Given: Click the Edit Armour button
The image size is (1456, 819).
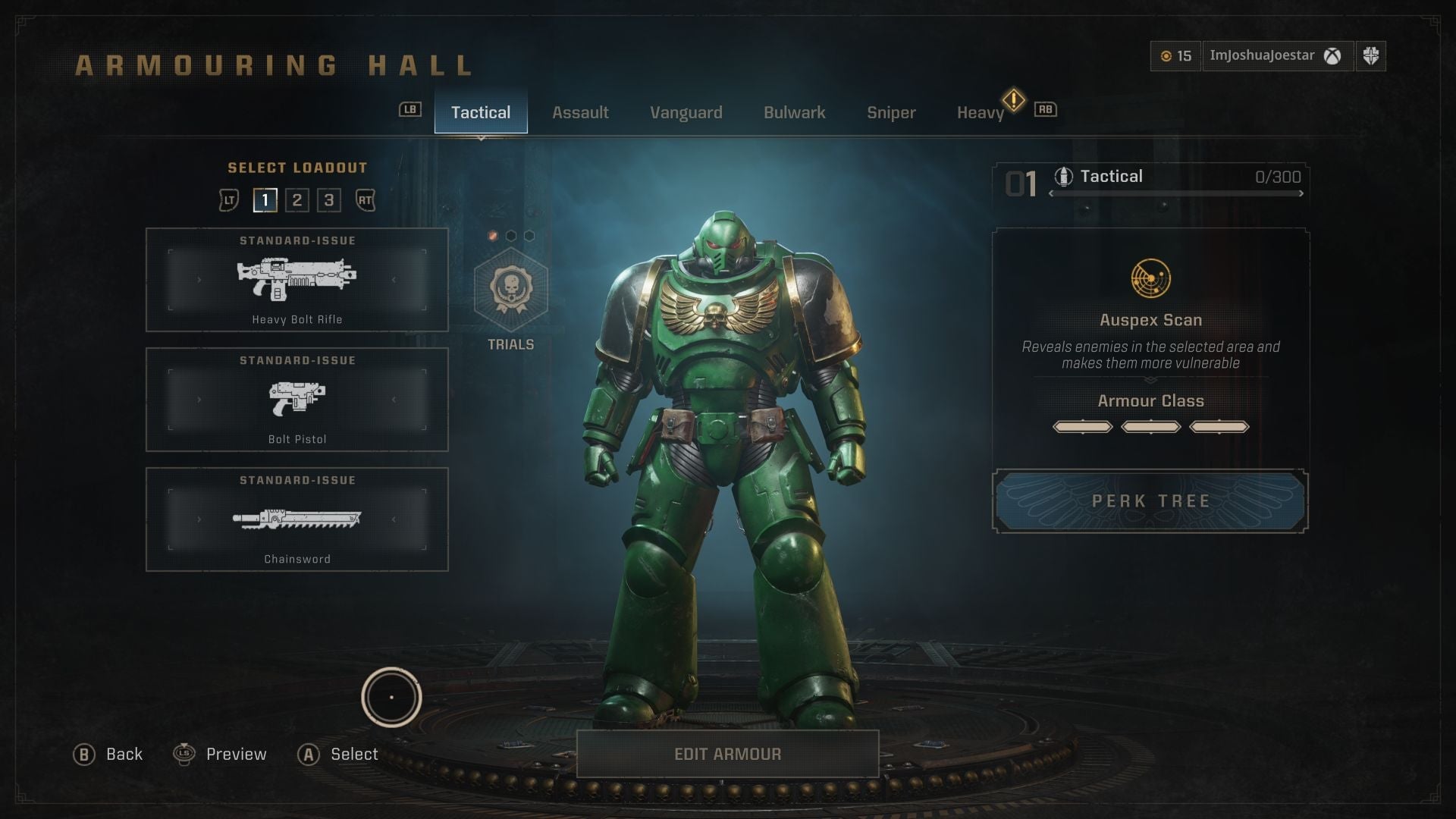Looking at the screenshot, I should (x=727, y=754).
